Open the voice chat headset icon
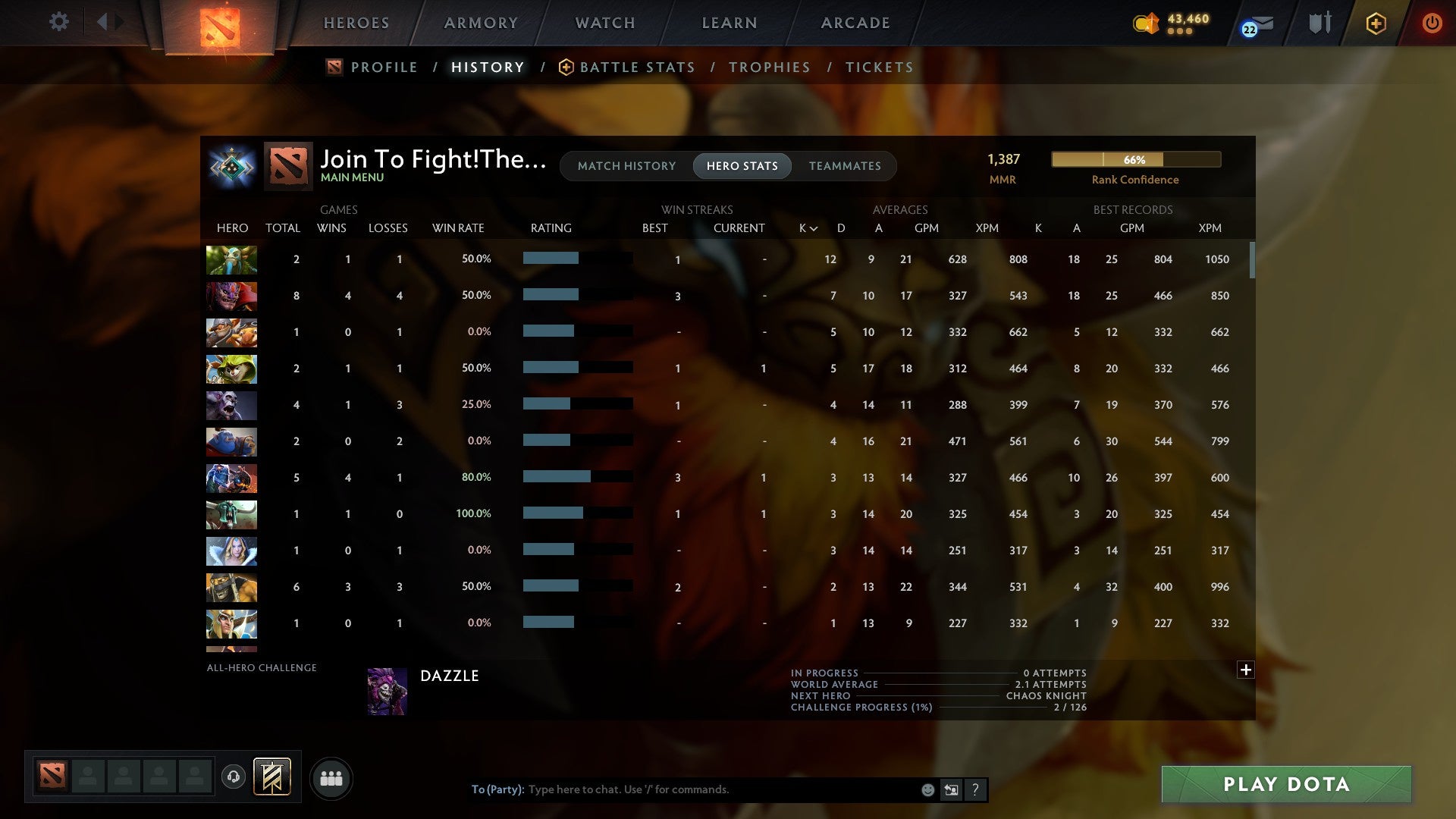The image size is (1456, 819). pyautogui.click(x=235, y=778)
